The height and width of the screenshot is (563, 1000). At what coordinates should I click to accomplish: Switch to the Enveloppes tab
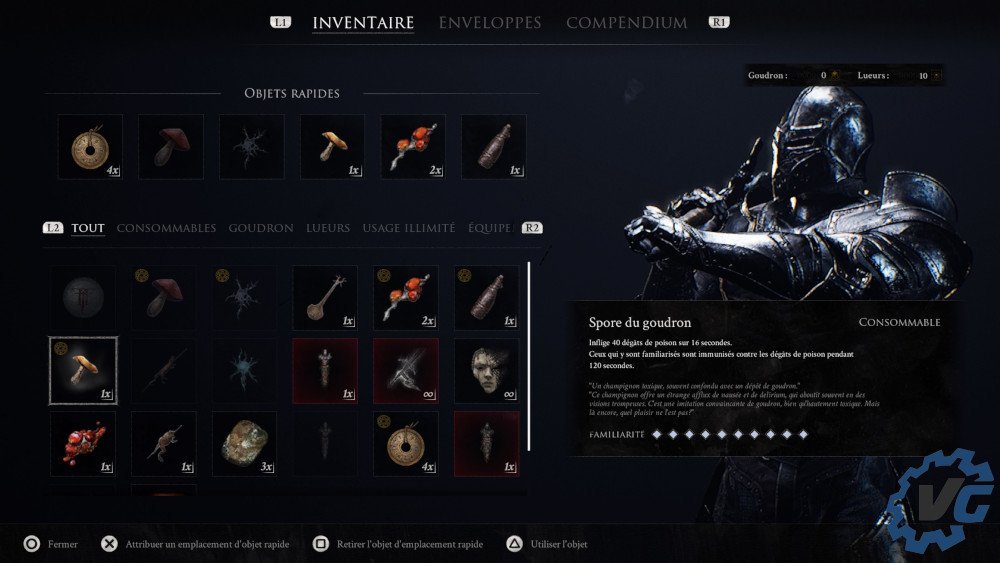[x=489, y=22]
